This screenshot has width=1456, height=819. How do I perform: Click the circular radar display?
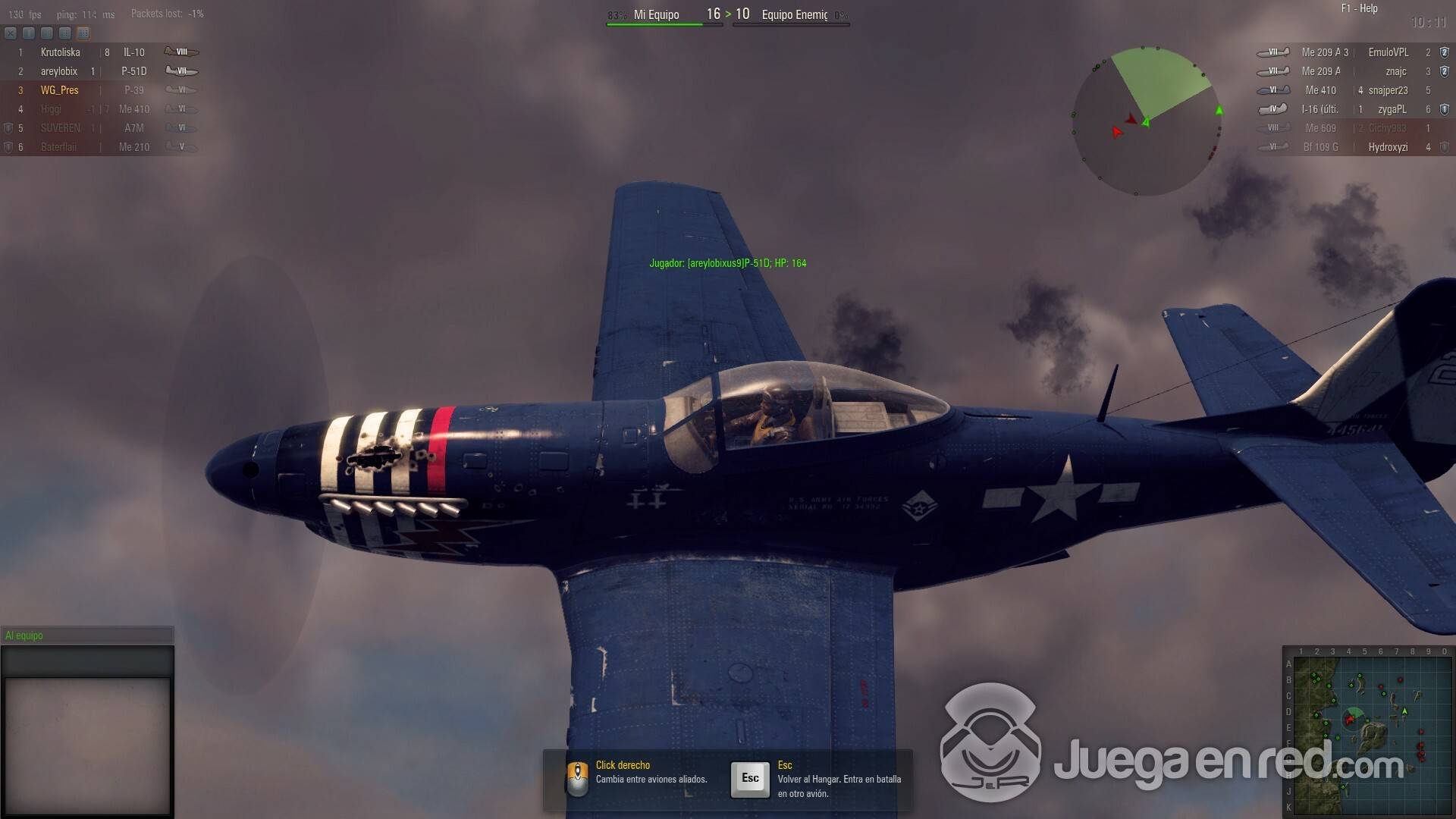1147,121
